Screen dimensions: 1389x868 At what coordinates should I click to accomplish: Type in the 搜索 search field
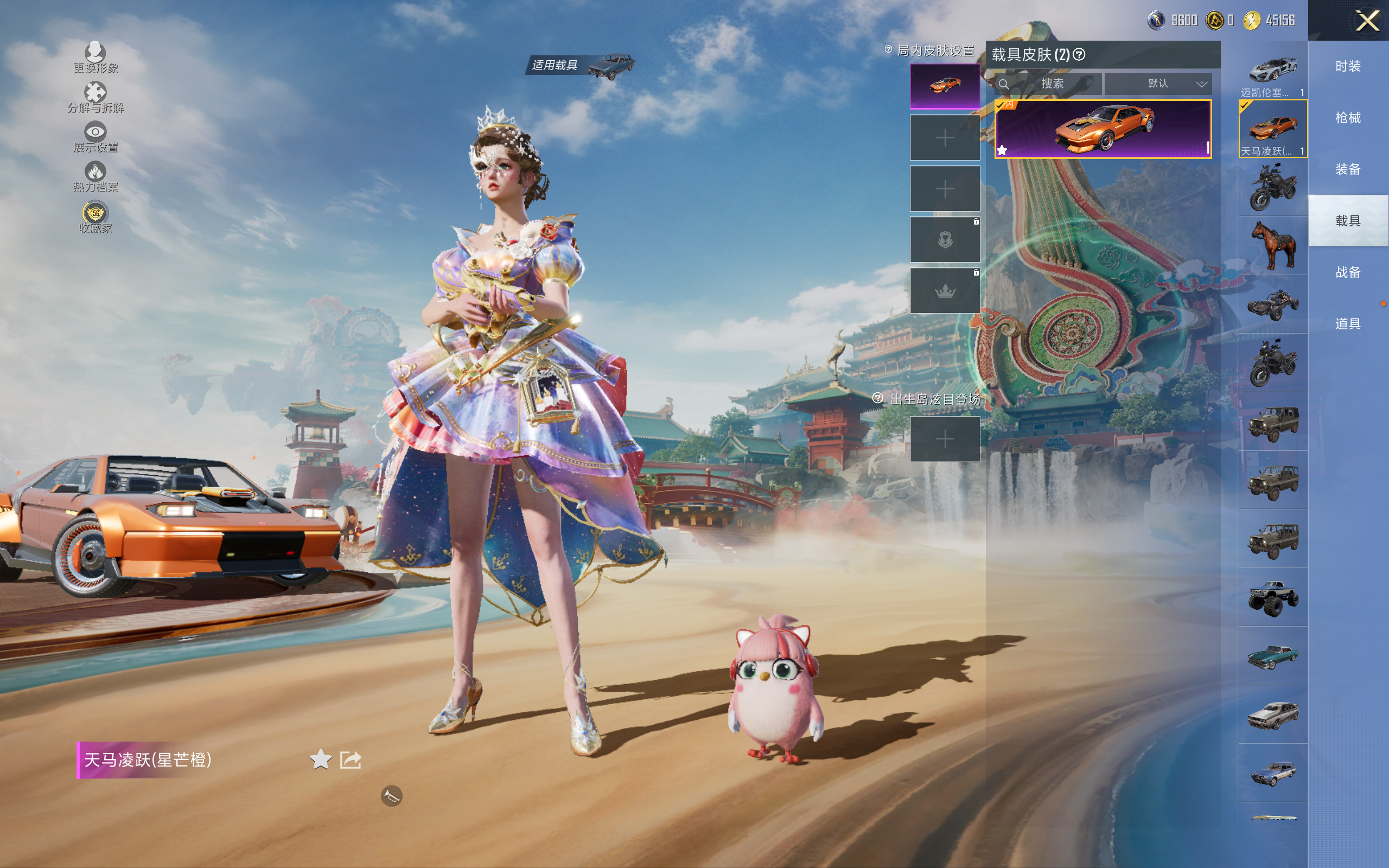1052,84
